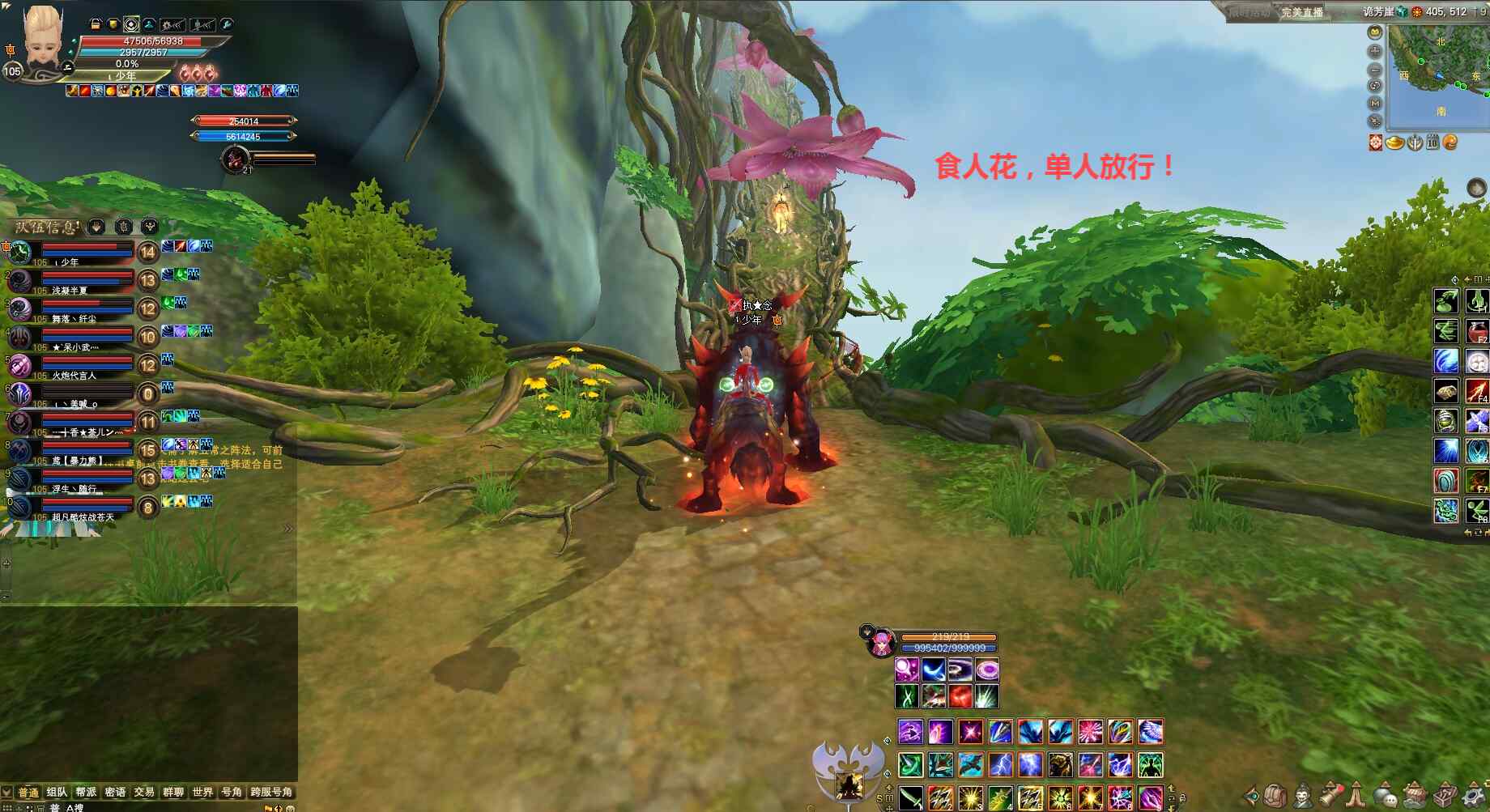Select the 世界 chat tab
This screenshot has width=1490, height=812.
(202, 792)
